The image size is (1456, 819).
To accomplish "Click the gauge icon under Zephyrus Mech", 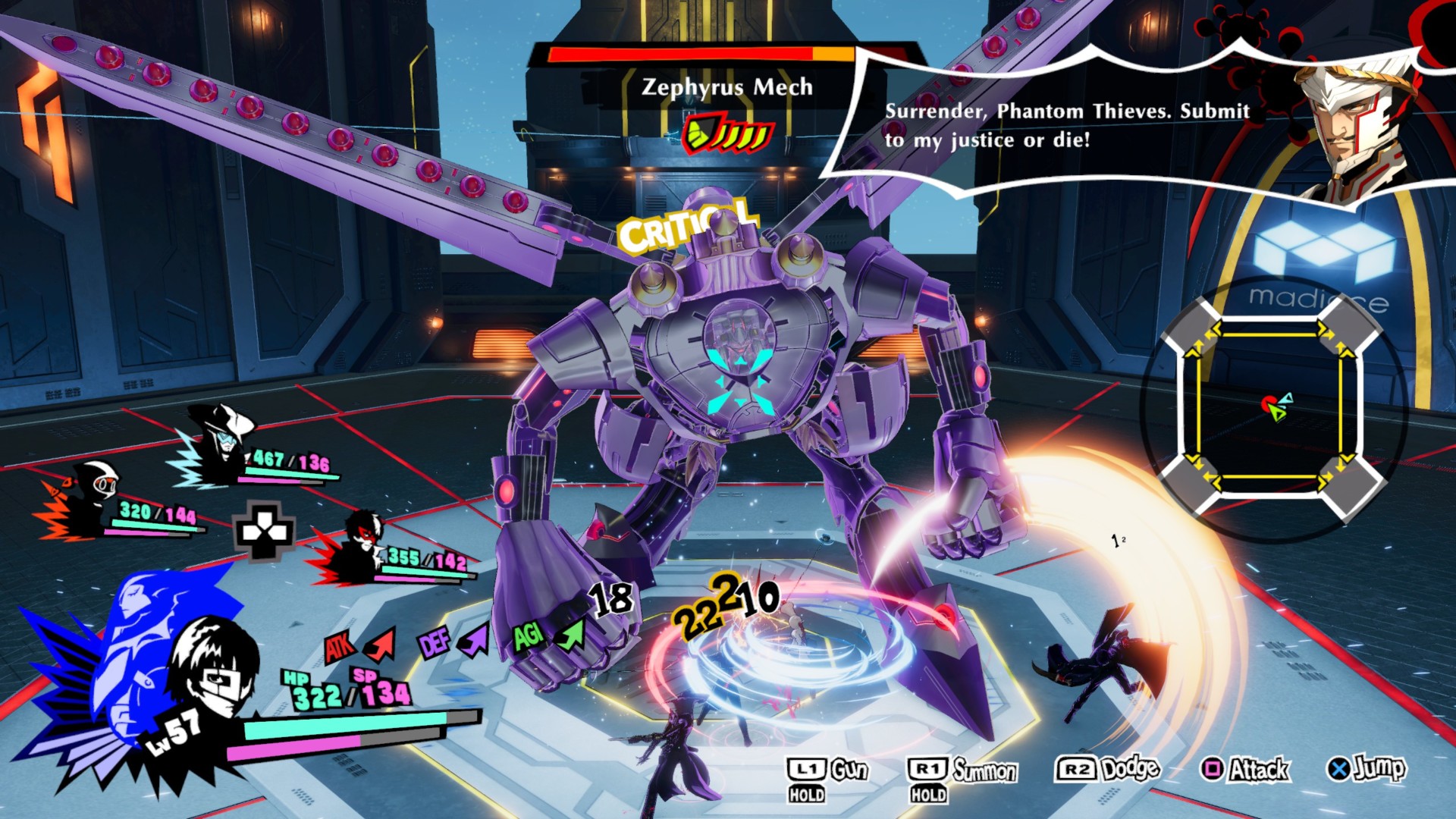I will pyautogui.click(x=726, y=135).
